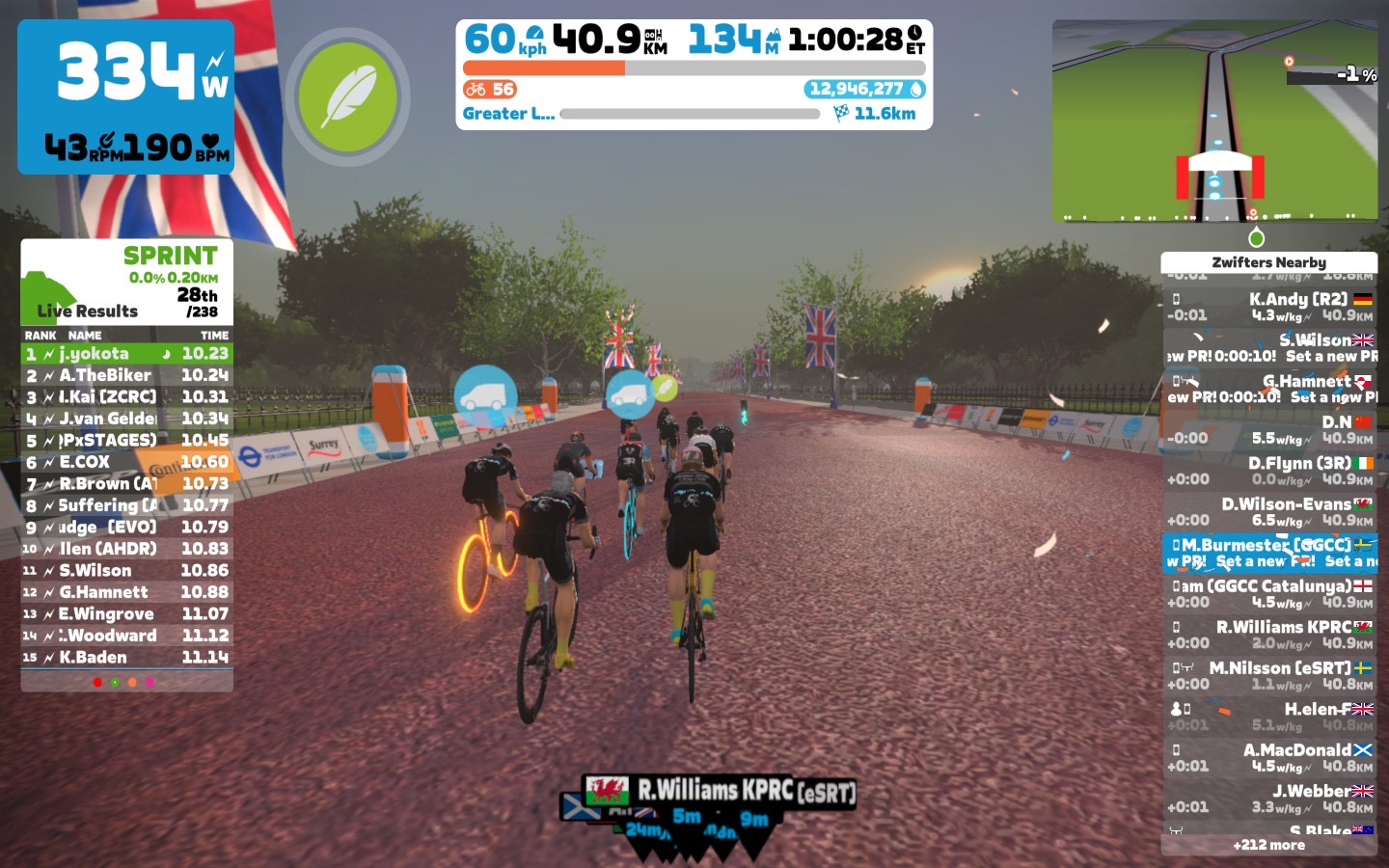Select R.Williams KPRC in nearby riders
Image resolution: width=1389 pixels, height=868 pixels.
point(1268,635)
